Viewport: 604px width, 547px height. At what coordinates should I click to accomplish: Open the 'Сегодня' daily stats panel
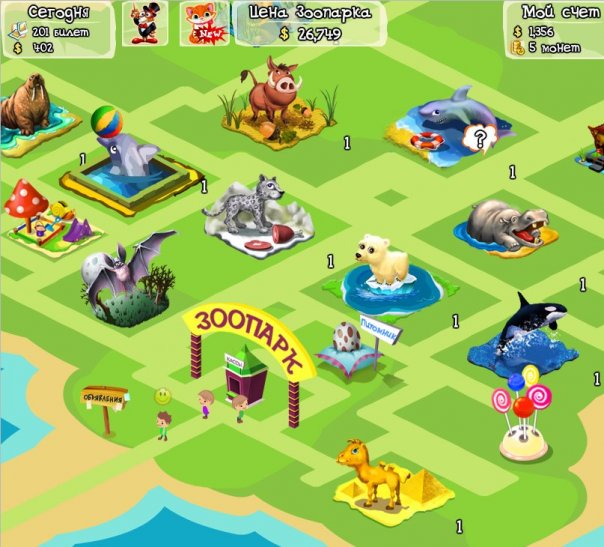point(58,26)
